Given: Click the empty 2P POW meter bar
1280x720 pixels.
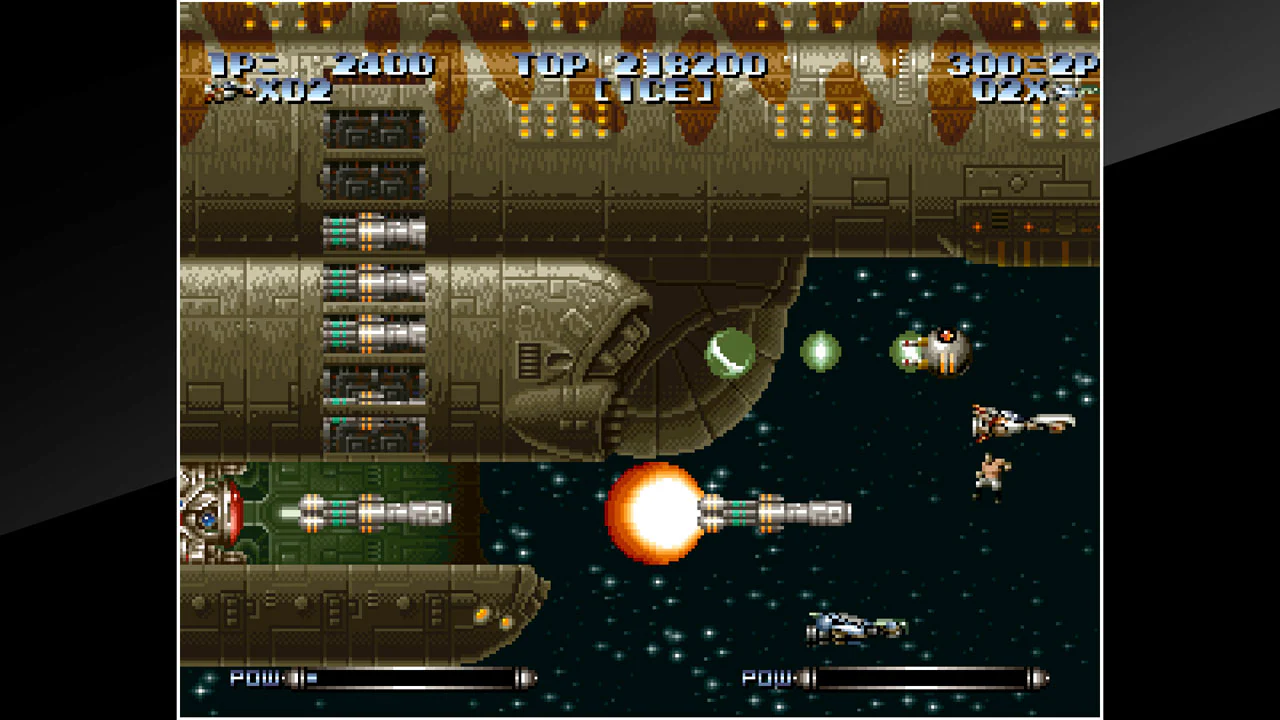Looking at the screenshot, I should point(920,678).
